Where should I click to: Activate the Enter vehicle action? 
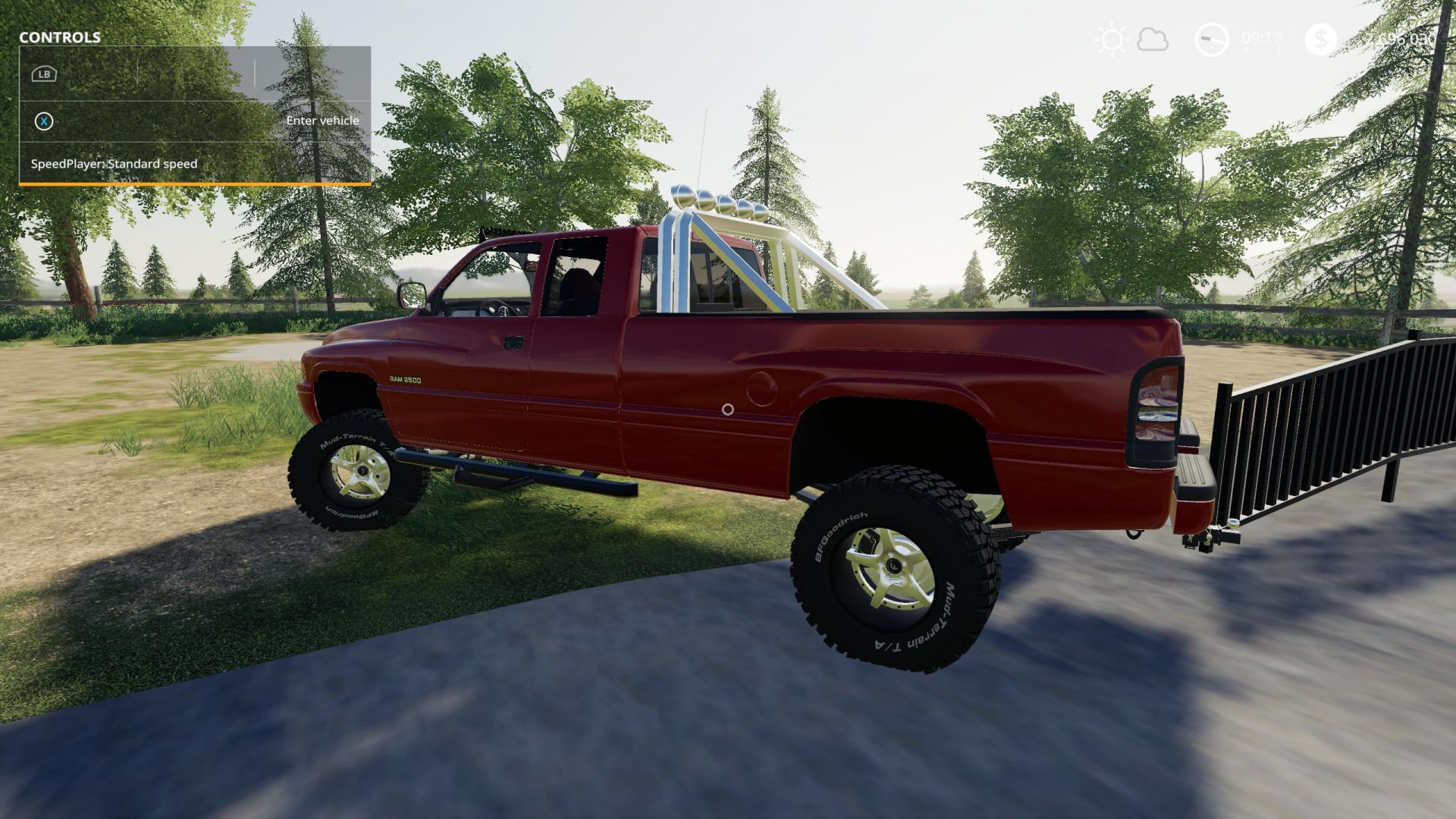pos(322,121)
